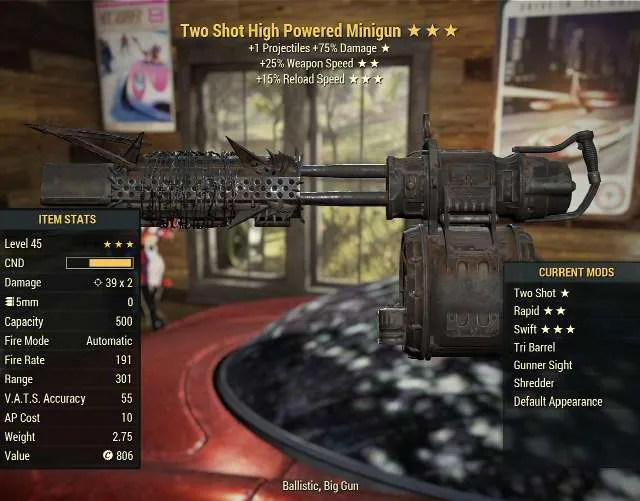This screenshot has height=501, width=640.
Task: Choose the Default Appearance entry
Action: (558, 401)
